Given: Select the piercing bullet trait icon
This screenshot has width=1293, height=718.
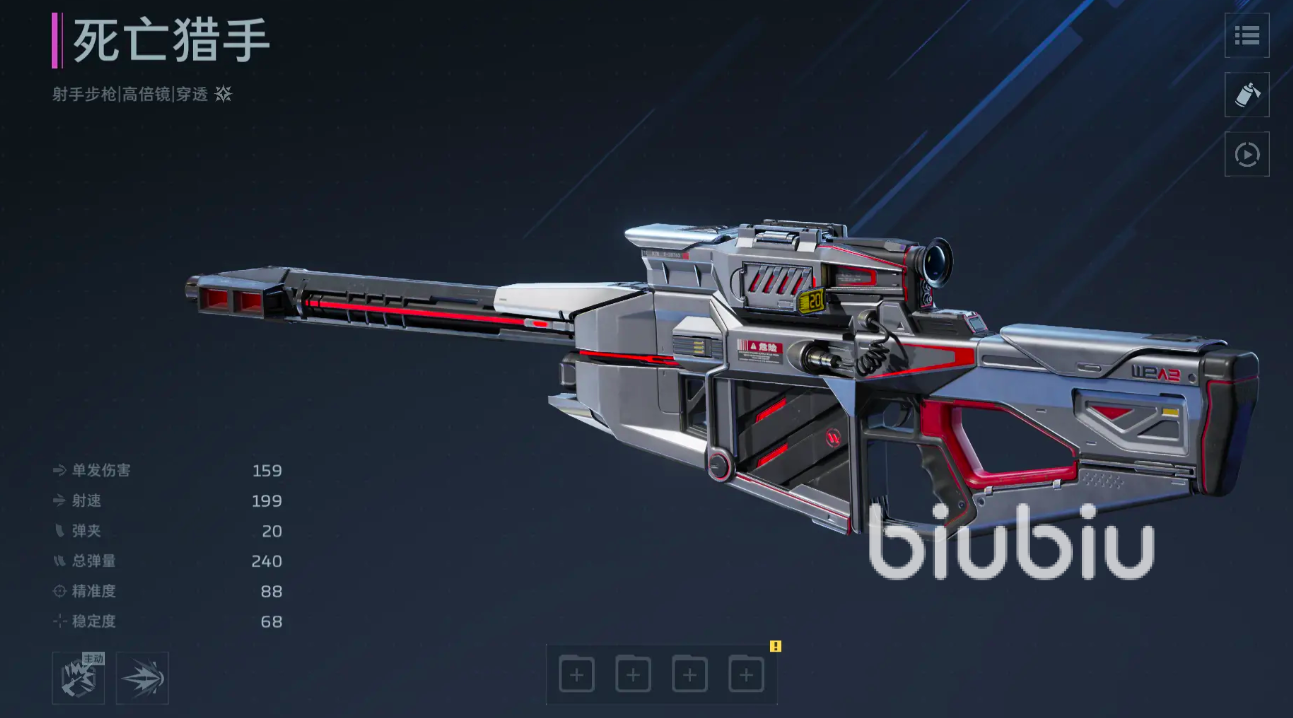Looking at the screenshot, I should (x=142, y=678).
